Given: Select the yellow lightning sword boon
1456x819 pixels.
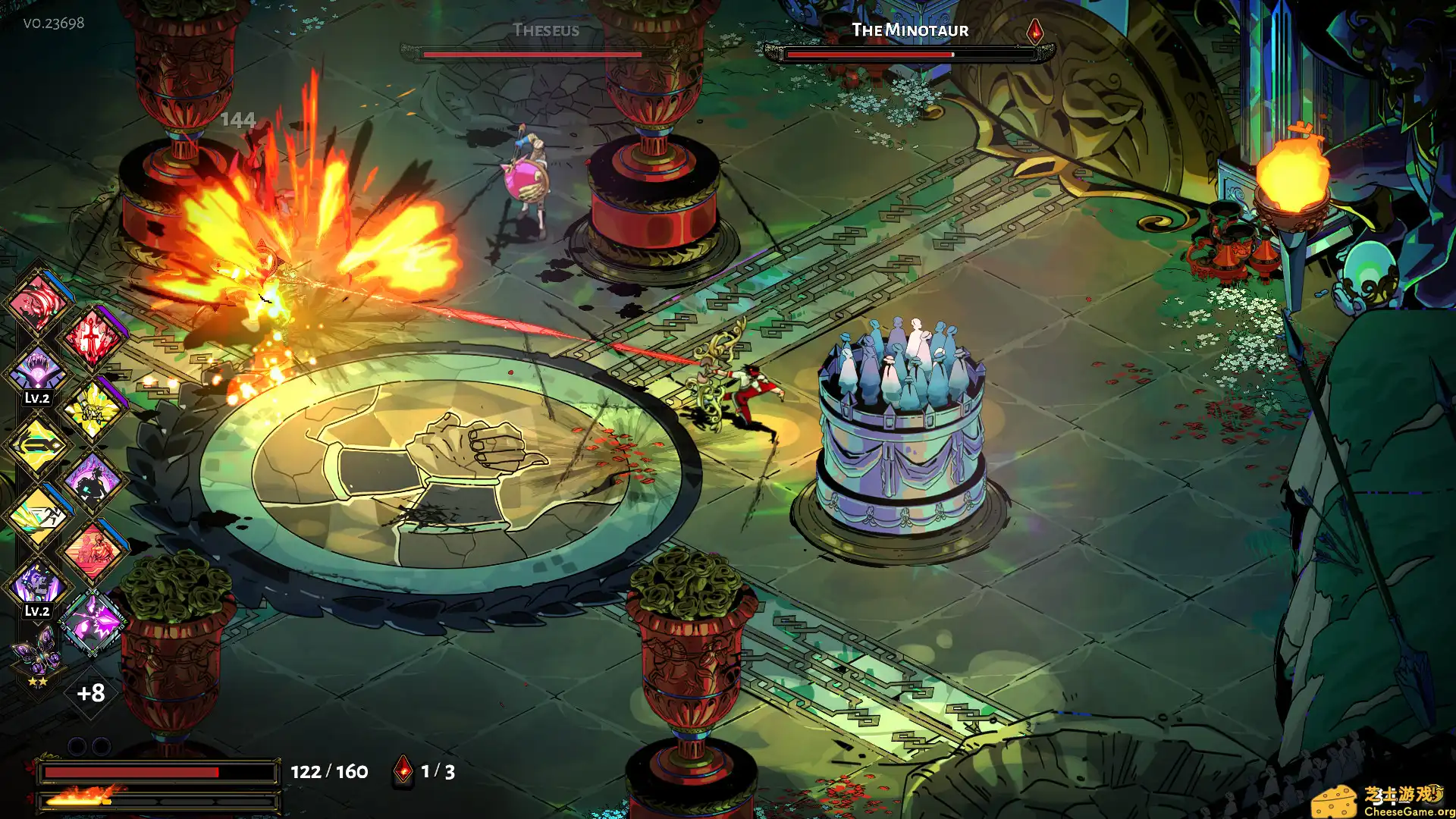Looking at the screenshot, I should [x=38, y=445].
